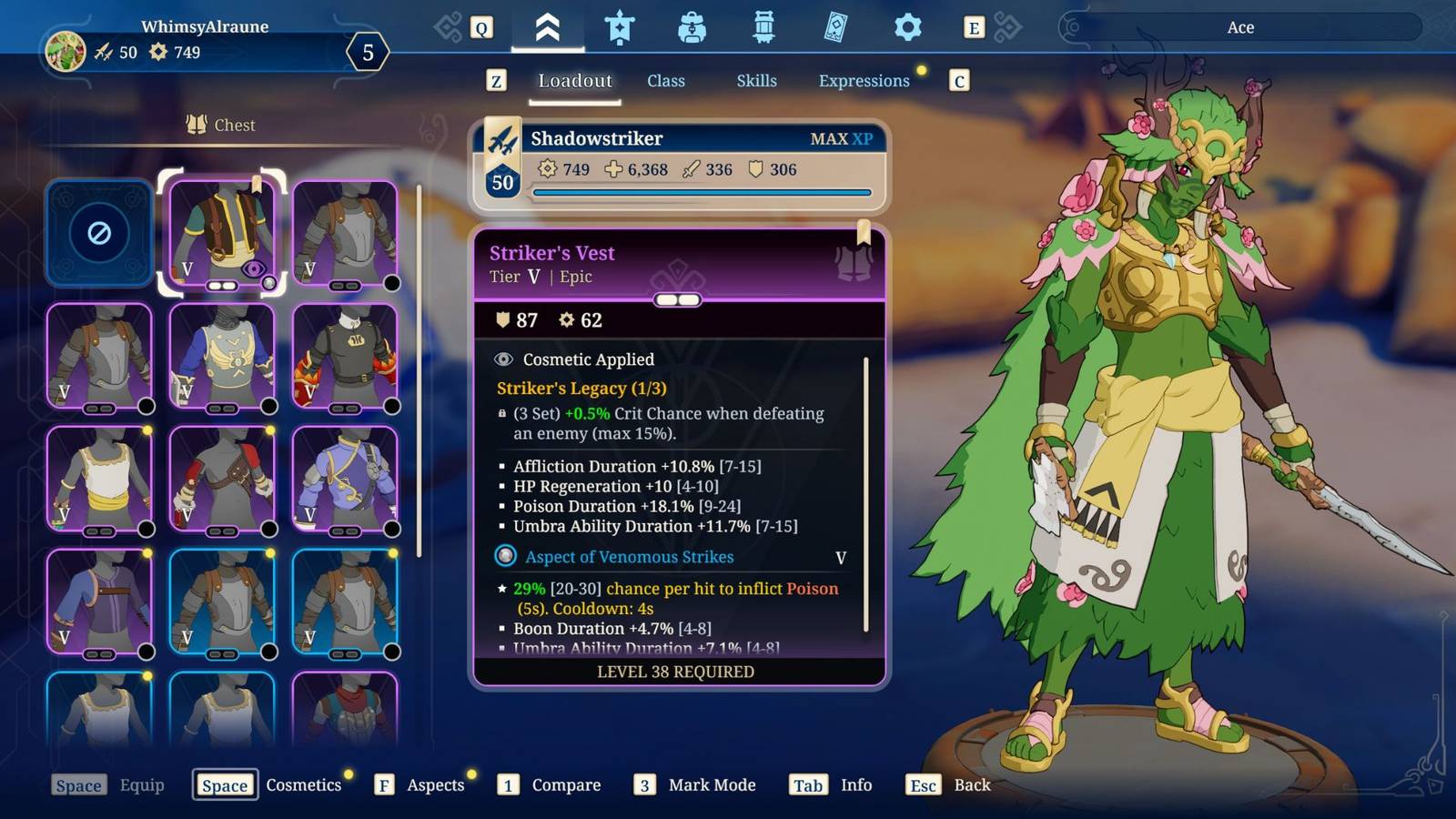Open the Aspects option
Viewport: 1456px width, 819px height.
pos(434,784)
